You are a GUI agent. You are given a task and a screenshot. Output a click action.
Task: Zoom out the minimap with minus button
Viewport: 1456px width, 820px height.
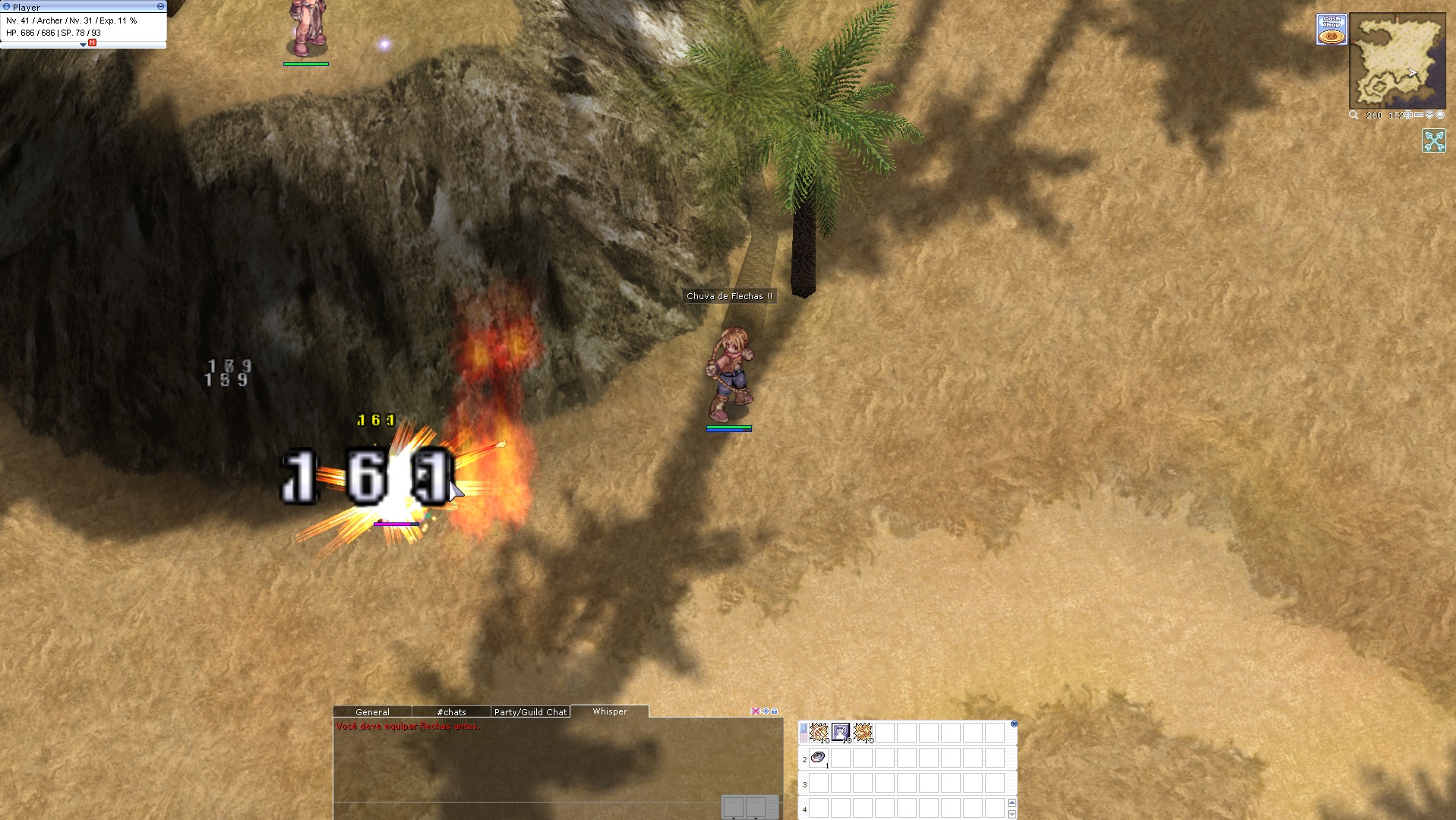[1419, 115]
